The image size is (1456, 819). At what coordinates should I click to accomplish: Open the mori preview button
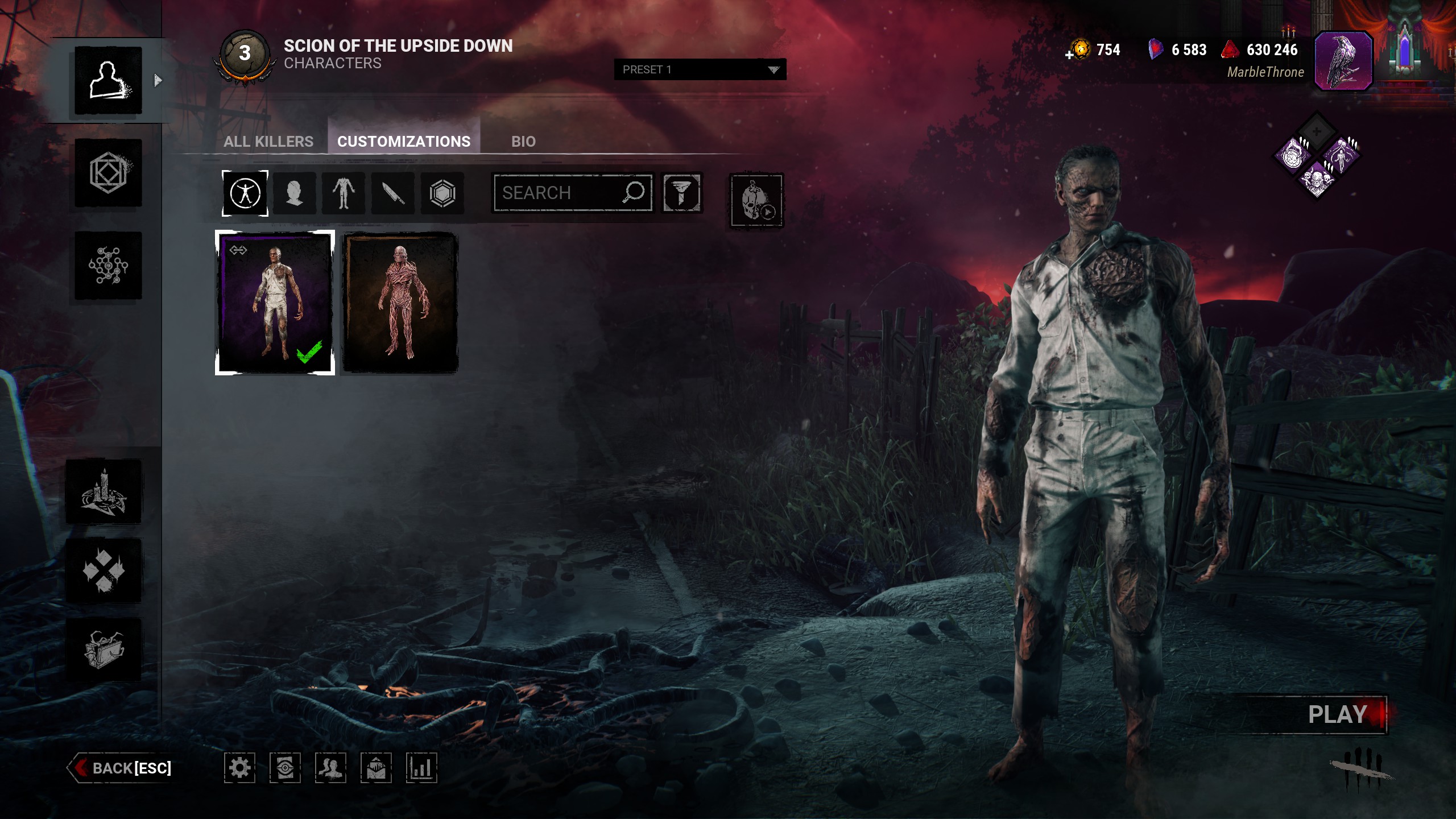tap(756, 200)
